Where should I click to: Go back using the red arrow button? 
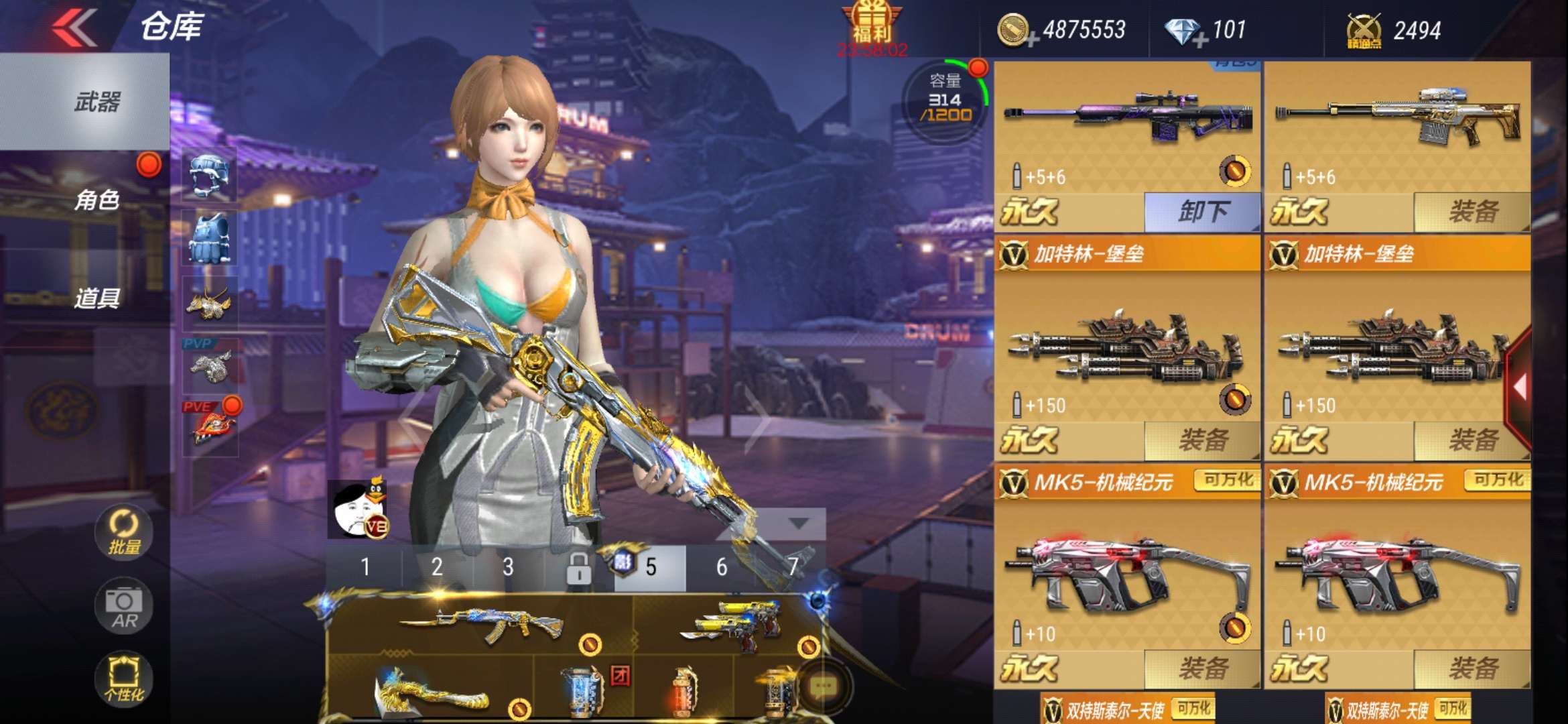click(x=75, y=28)
